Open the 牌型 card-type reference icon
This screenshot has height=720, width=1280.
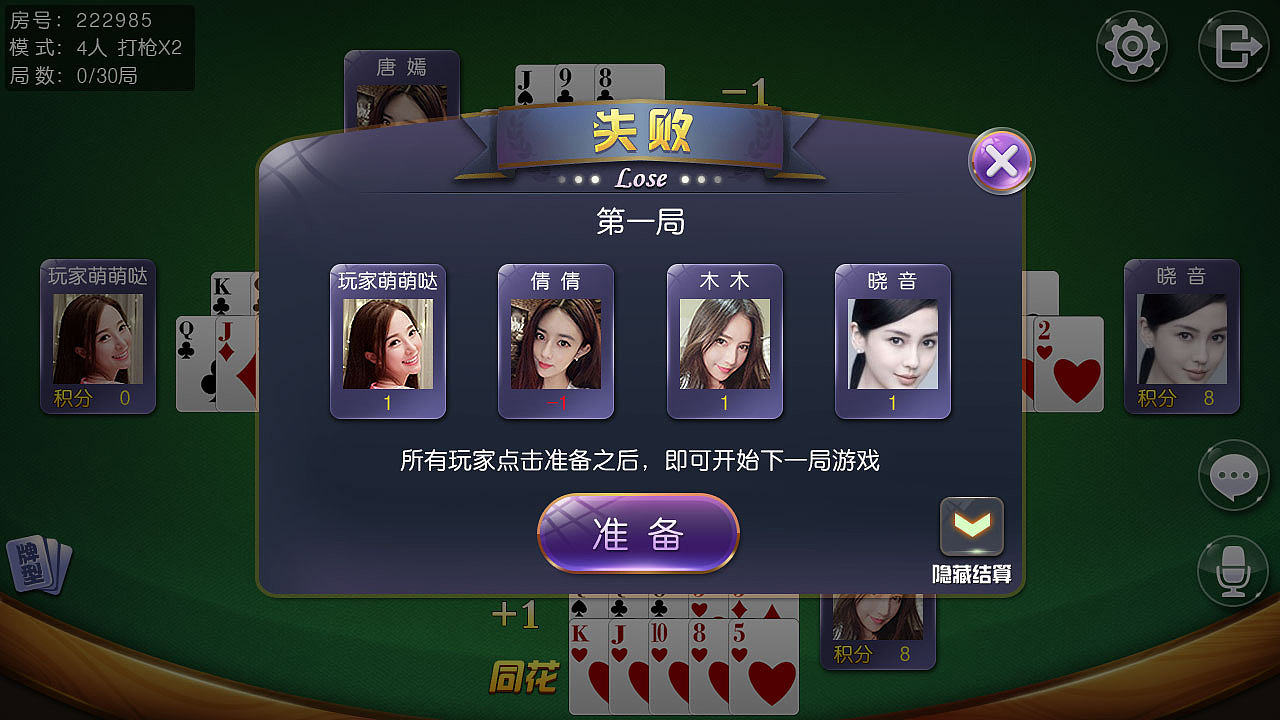pos(38,565)
